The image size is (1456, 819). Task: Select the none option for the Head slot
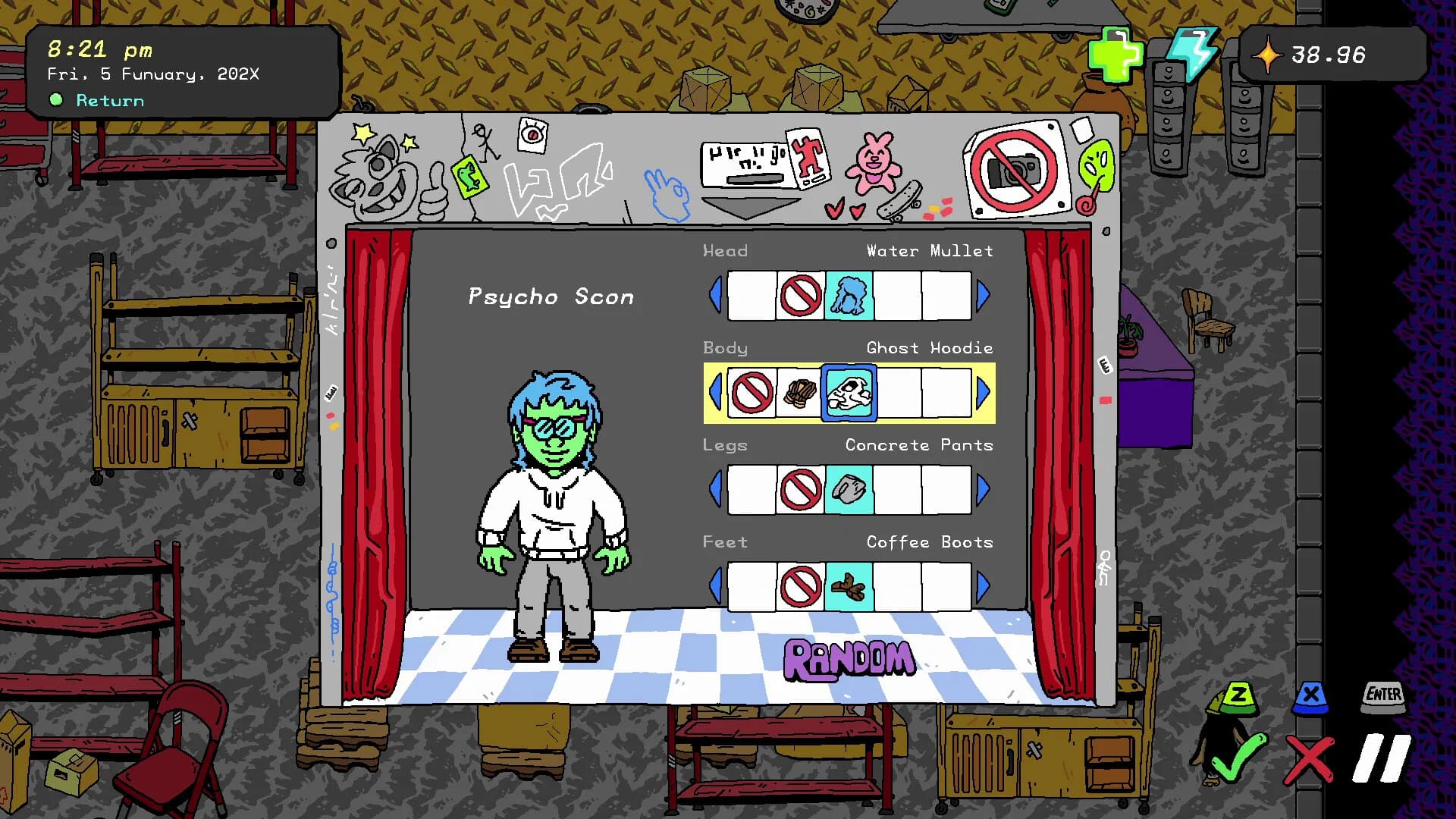tap(801, 296)
